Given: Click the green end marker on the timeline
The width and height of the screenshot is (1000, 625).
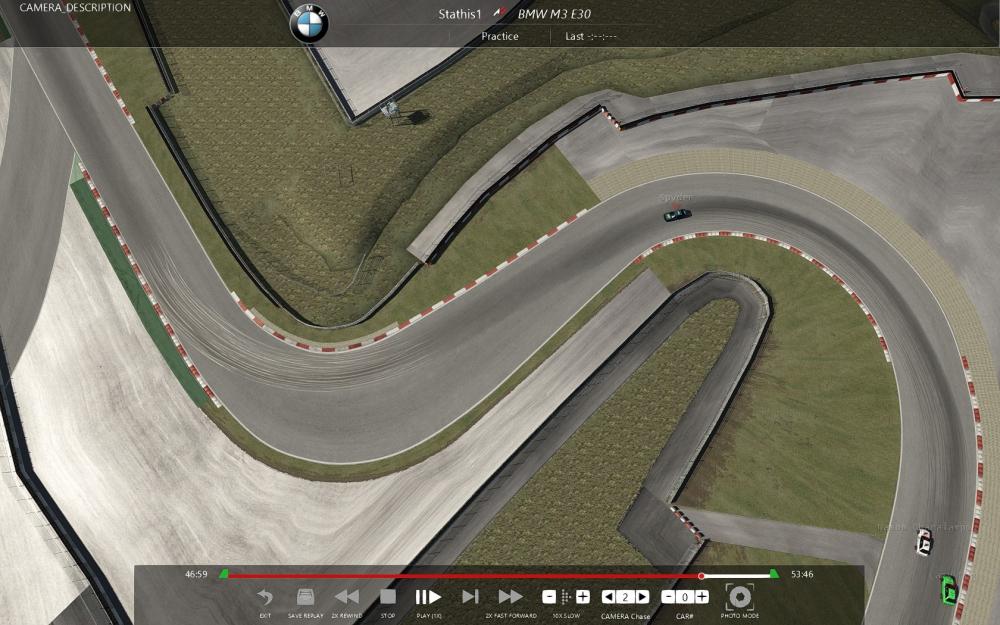Looking at the screenshot, I should point(774,574).
